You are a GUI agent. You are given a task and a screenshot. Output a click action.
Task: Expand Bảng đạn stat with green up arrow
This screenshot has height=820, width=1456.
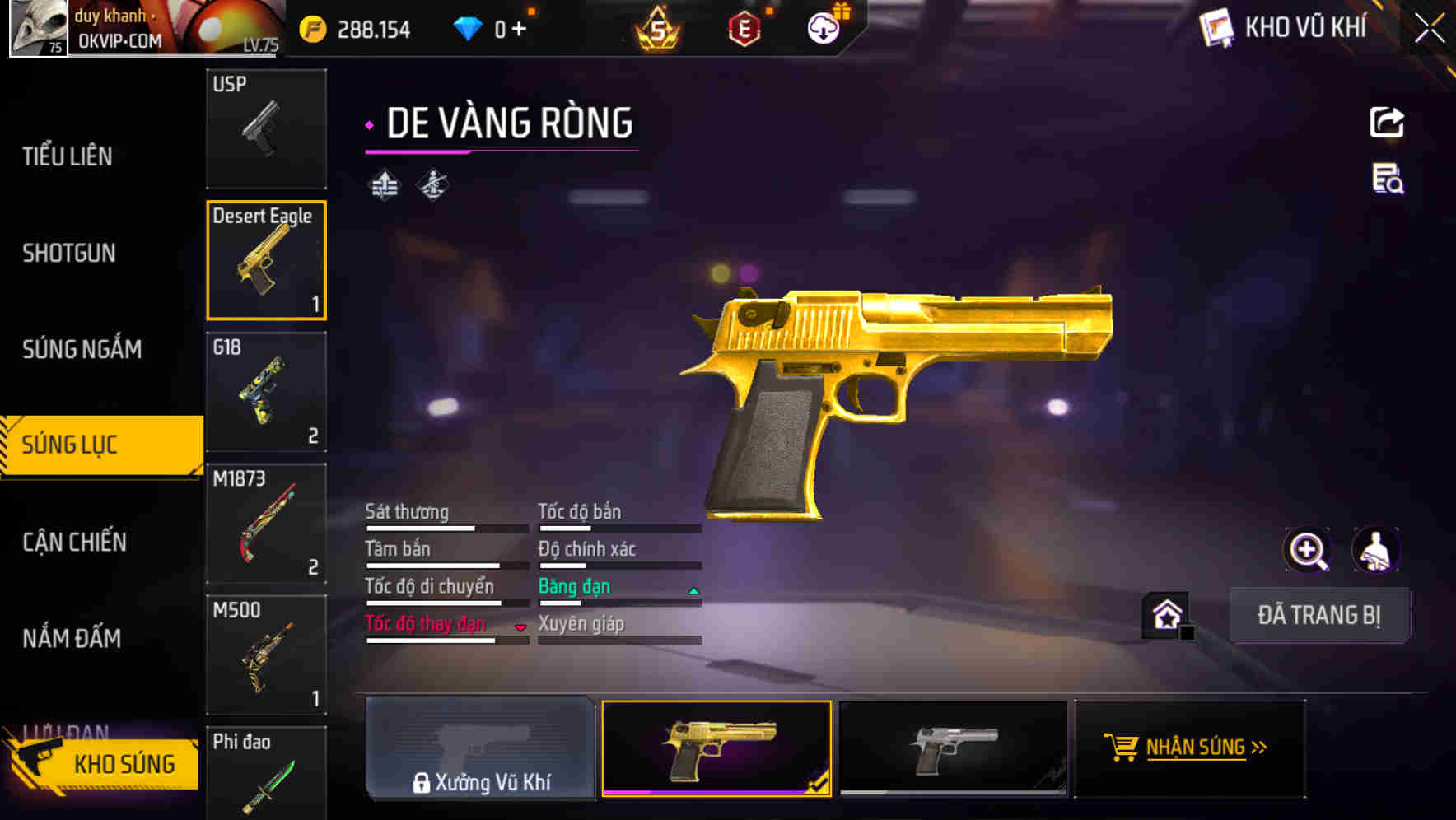coord(692,589)
